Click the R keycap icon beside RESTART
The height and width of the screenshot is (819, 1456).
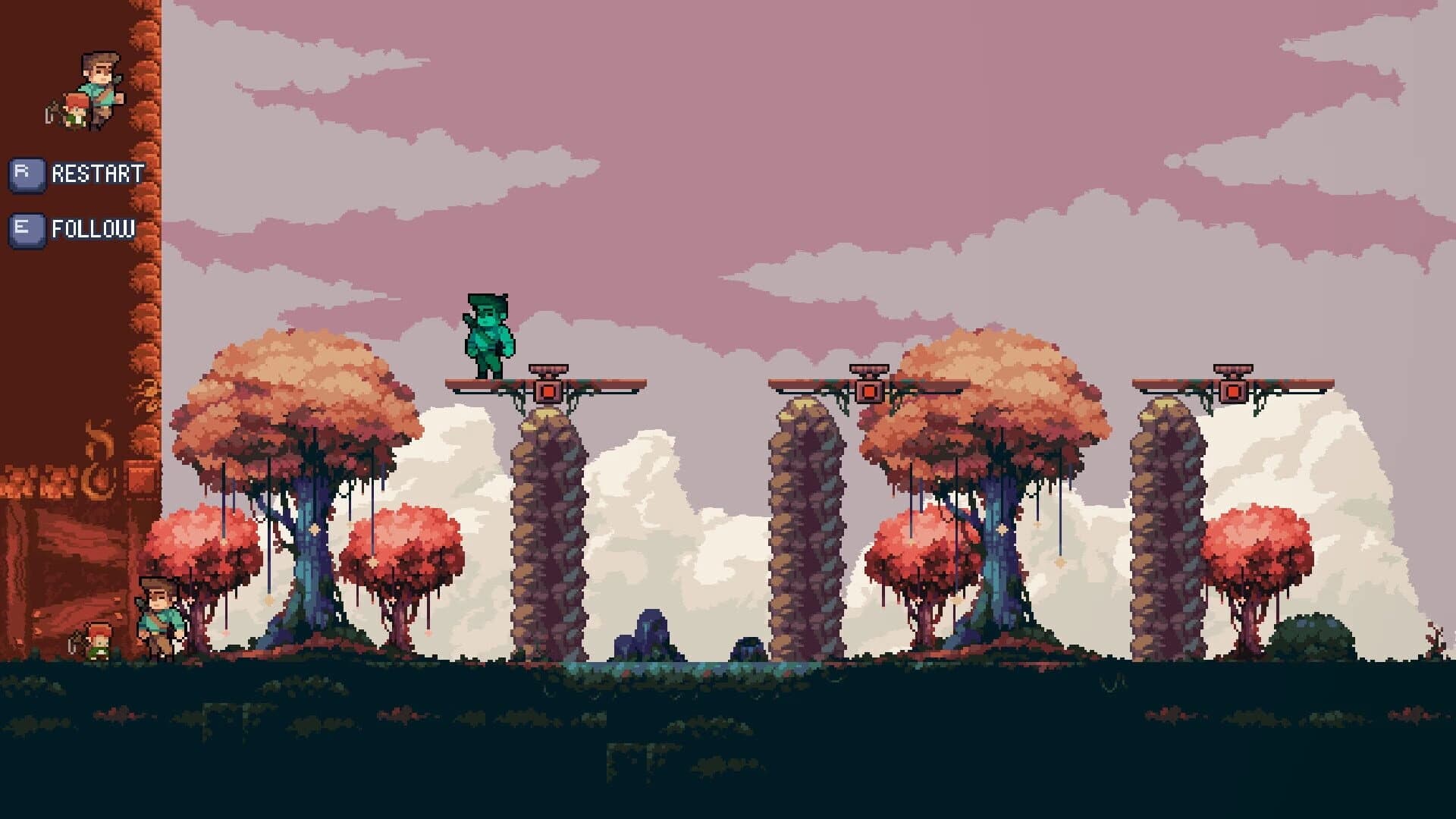pos(27,173)
